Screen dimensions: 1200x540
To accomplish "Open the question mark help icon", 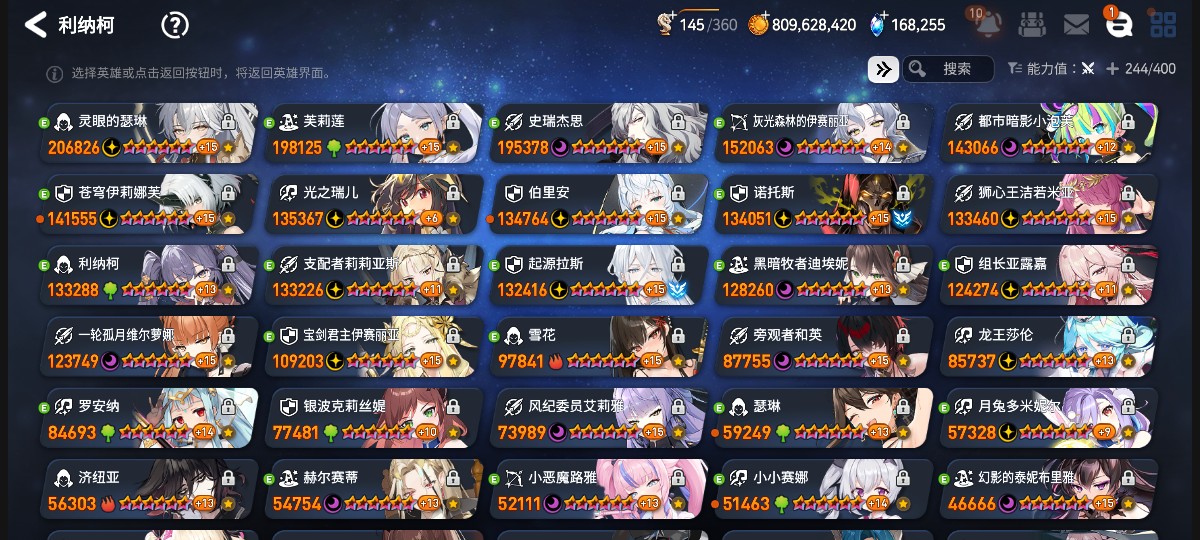I will pyautogui.click(x=175, y=25).
